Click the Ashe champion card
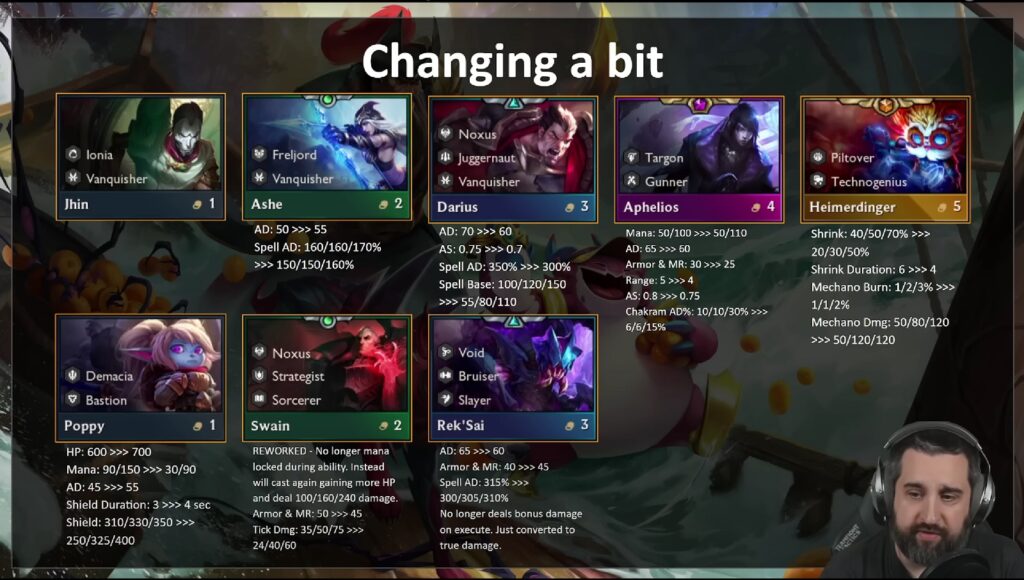Image resolution: width=1024 pixels, height=580 pixels. [327, 157]
